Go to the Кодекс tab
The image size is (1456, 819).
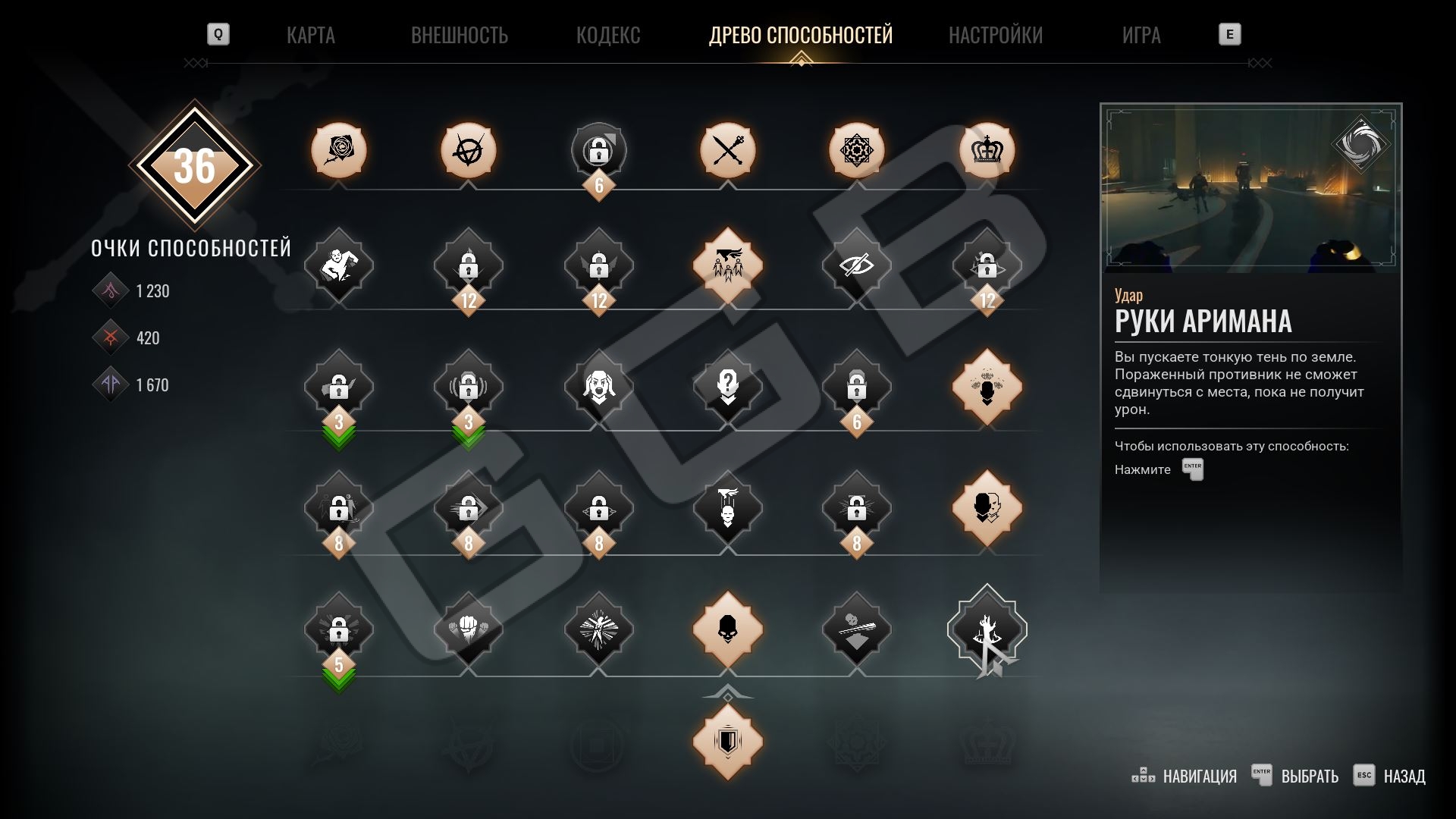pos(608,35)
